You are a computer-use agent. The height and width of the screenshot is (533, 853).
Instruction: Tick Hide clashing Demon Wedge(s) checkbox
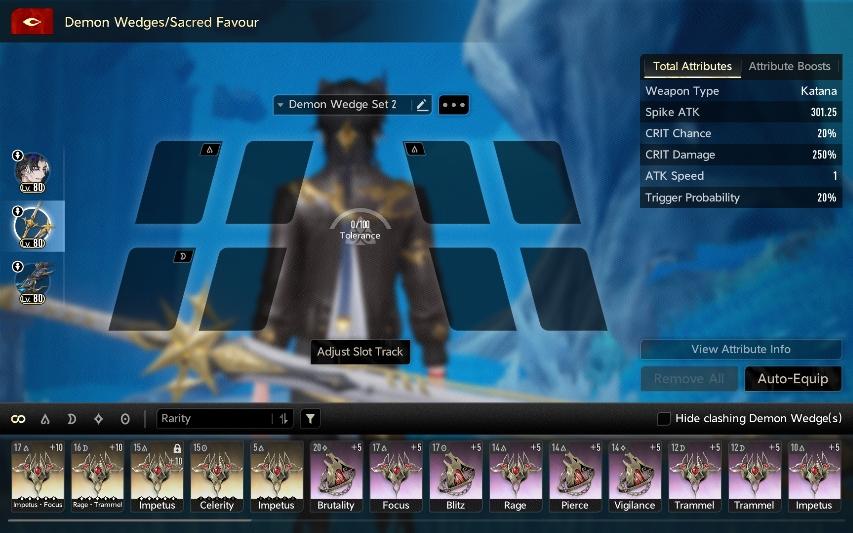664,418
